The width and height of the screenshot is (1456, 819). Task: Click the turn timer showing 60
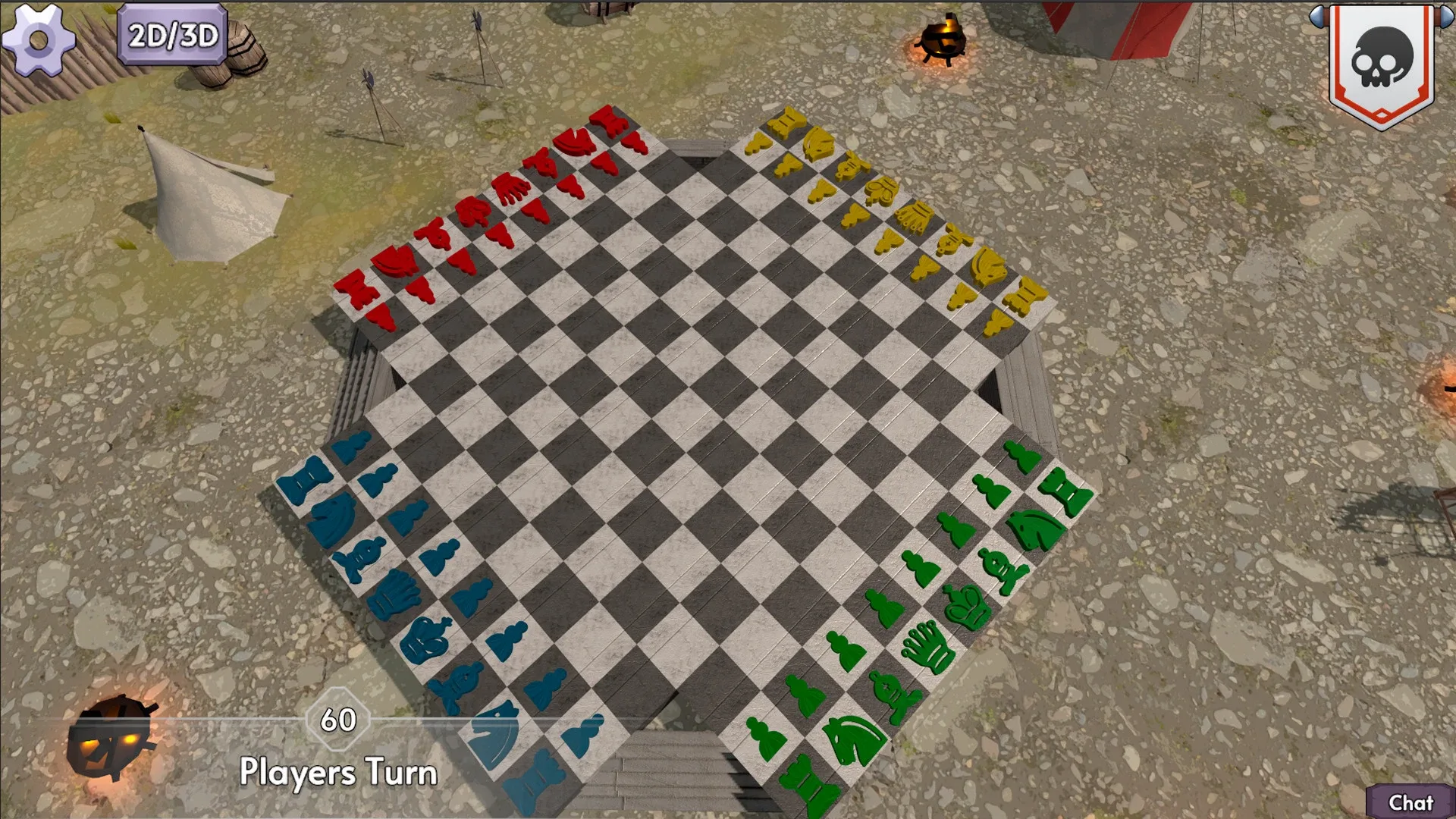click(x=337, y=720)
